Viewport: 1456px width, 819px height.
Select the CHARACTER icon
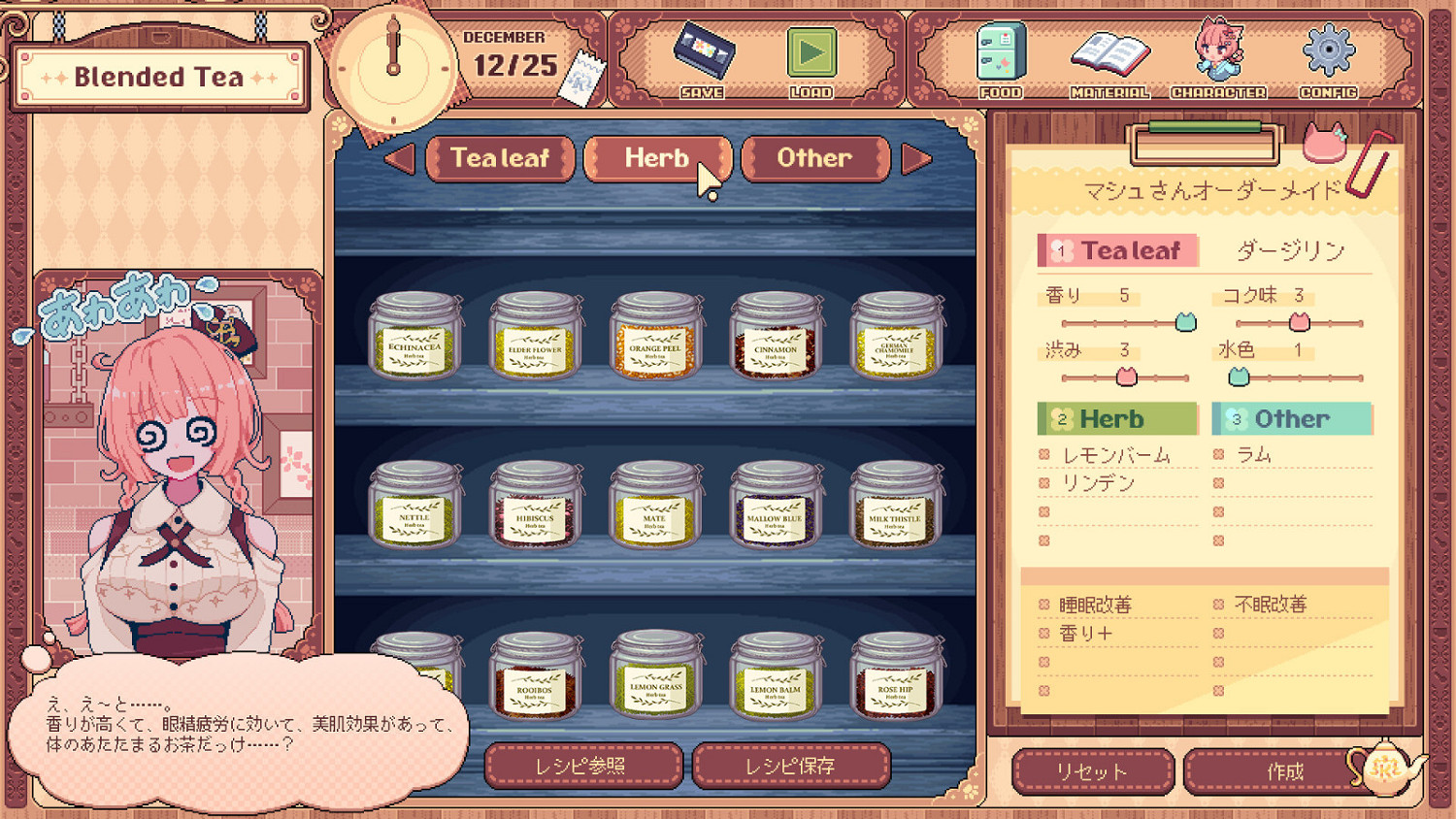[1218, 53]
